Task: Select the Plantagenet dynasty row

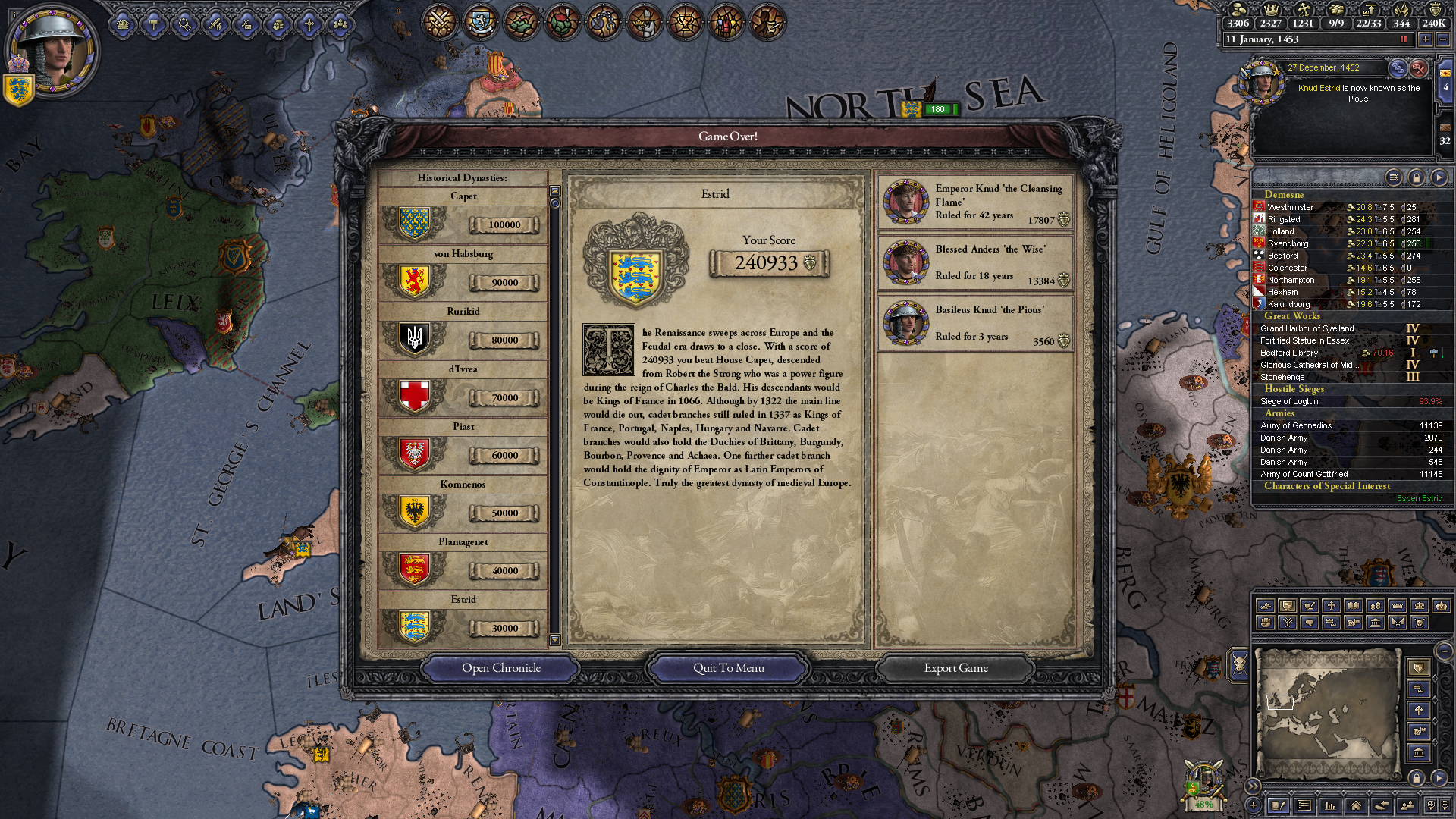Action: pos(463,562)
